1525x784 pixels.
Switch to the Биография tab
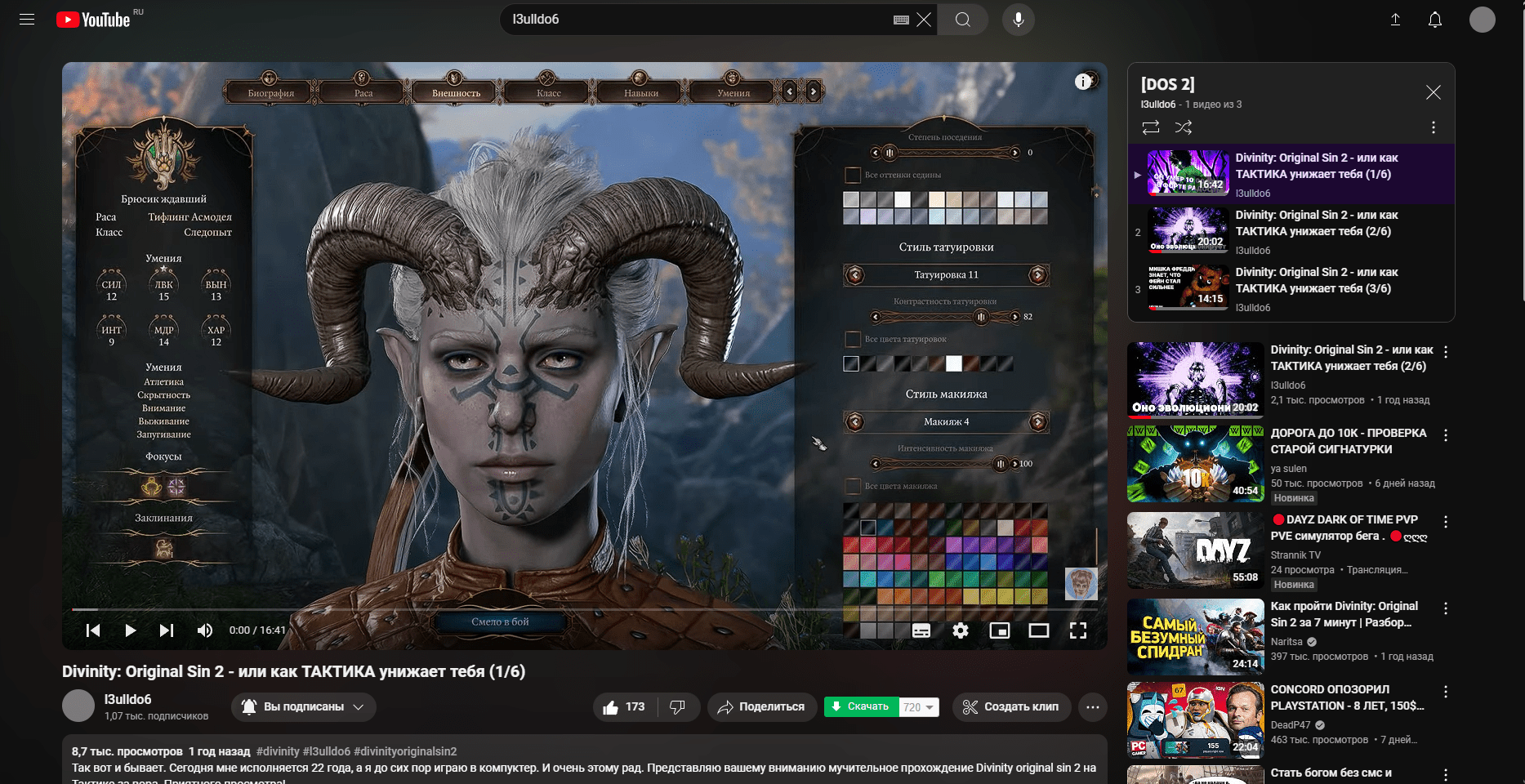[x=270, y=93]
